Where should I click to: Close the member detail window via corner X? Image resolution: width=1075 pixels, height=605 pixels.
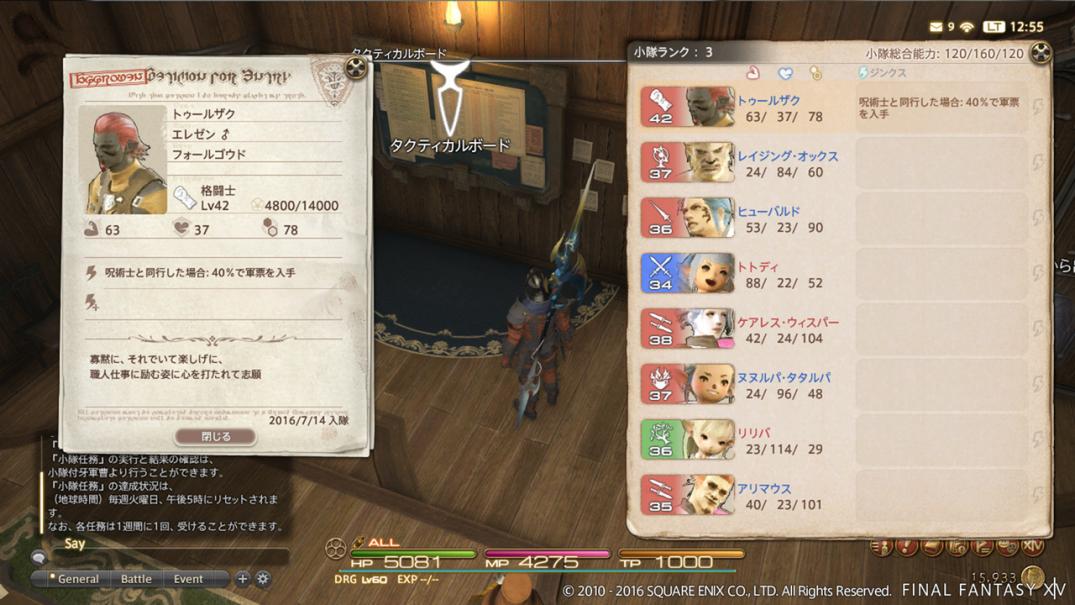point(356,68)
